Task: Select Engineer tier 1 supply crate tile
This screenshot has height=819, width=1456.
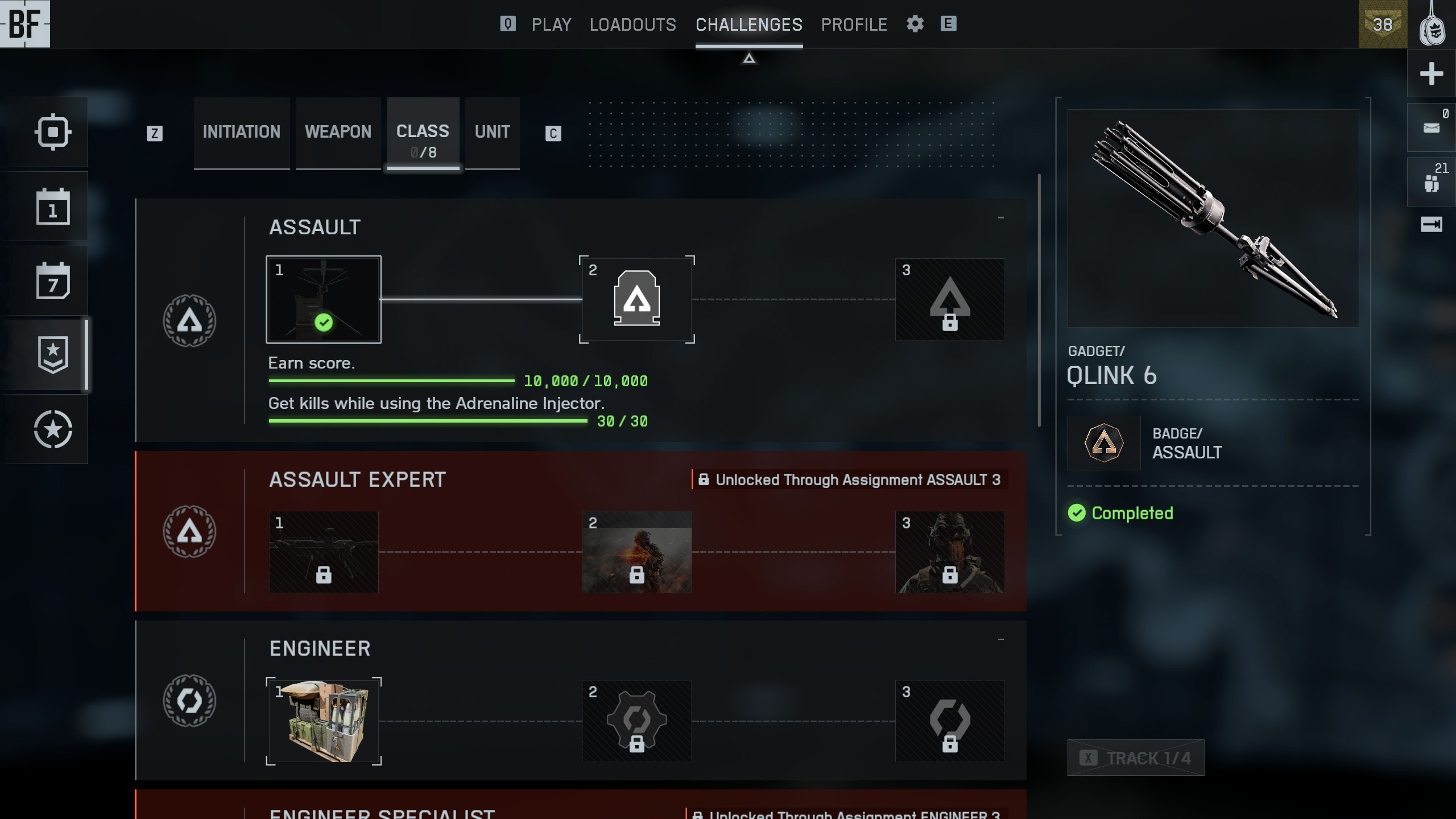Action: point(324,721)
